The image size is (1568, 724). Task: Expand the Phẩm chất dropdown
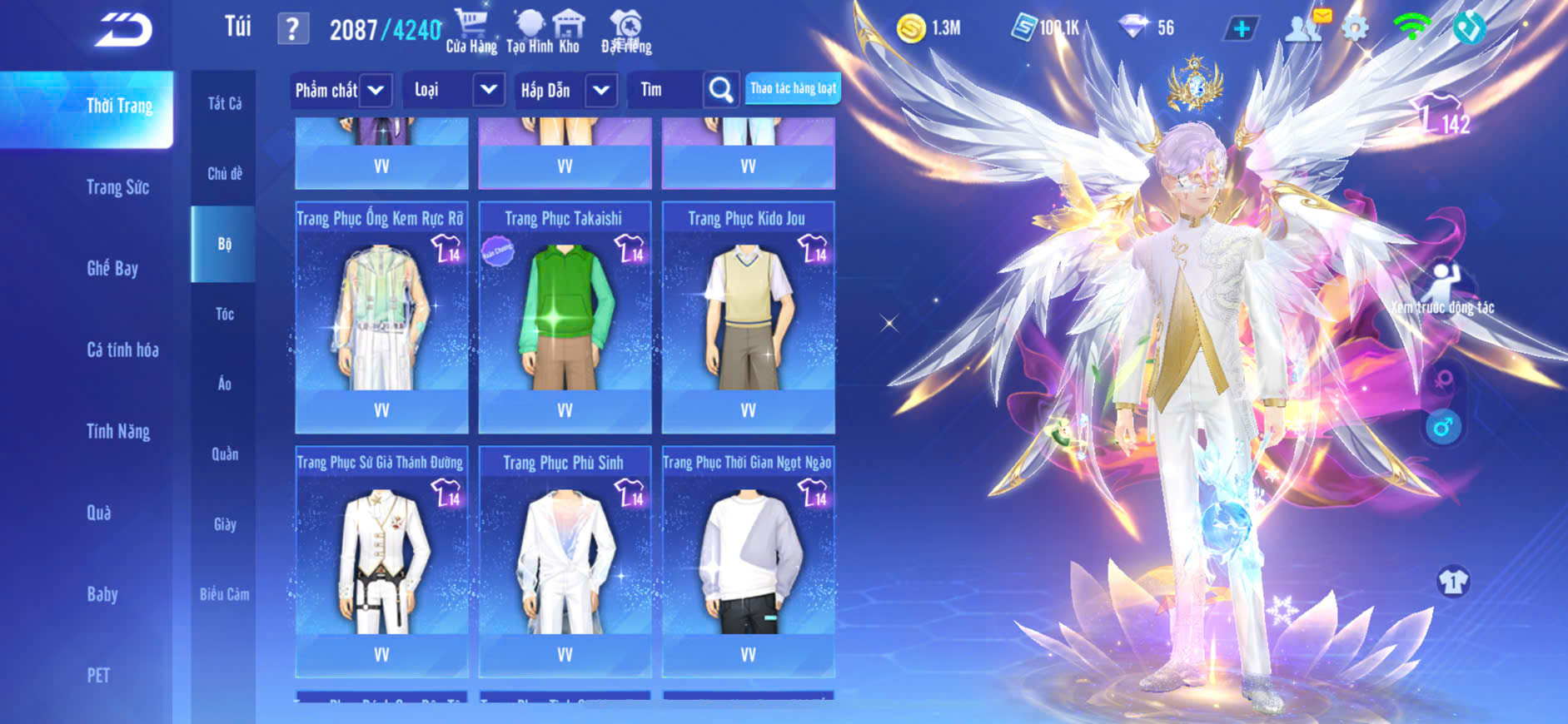coord(376,90)
